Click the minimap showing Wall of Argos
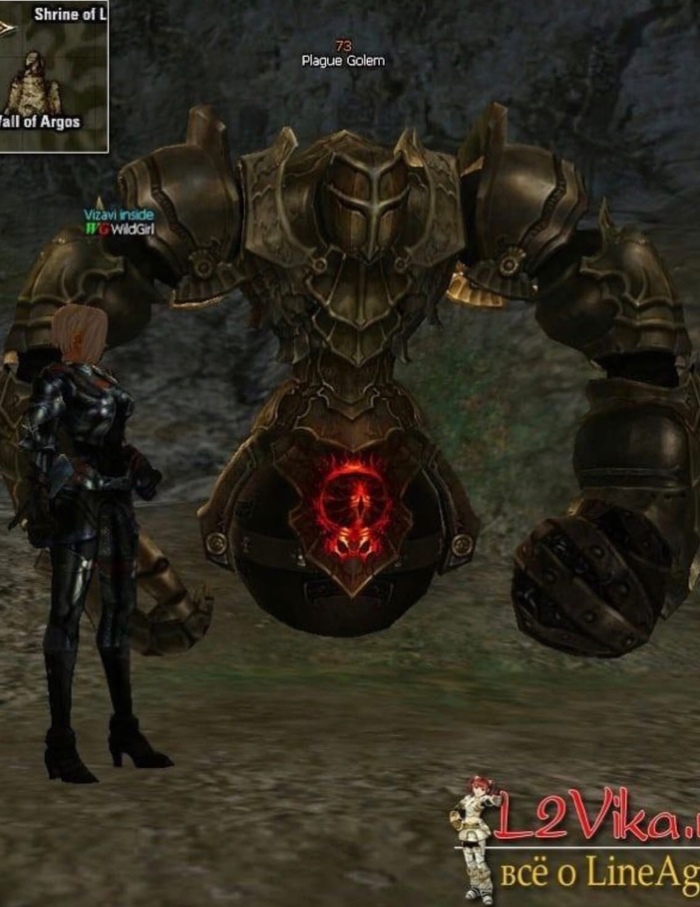The height and width of the screenshot is (907, 700). pos(52,76)
